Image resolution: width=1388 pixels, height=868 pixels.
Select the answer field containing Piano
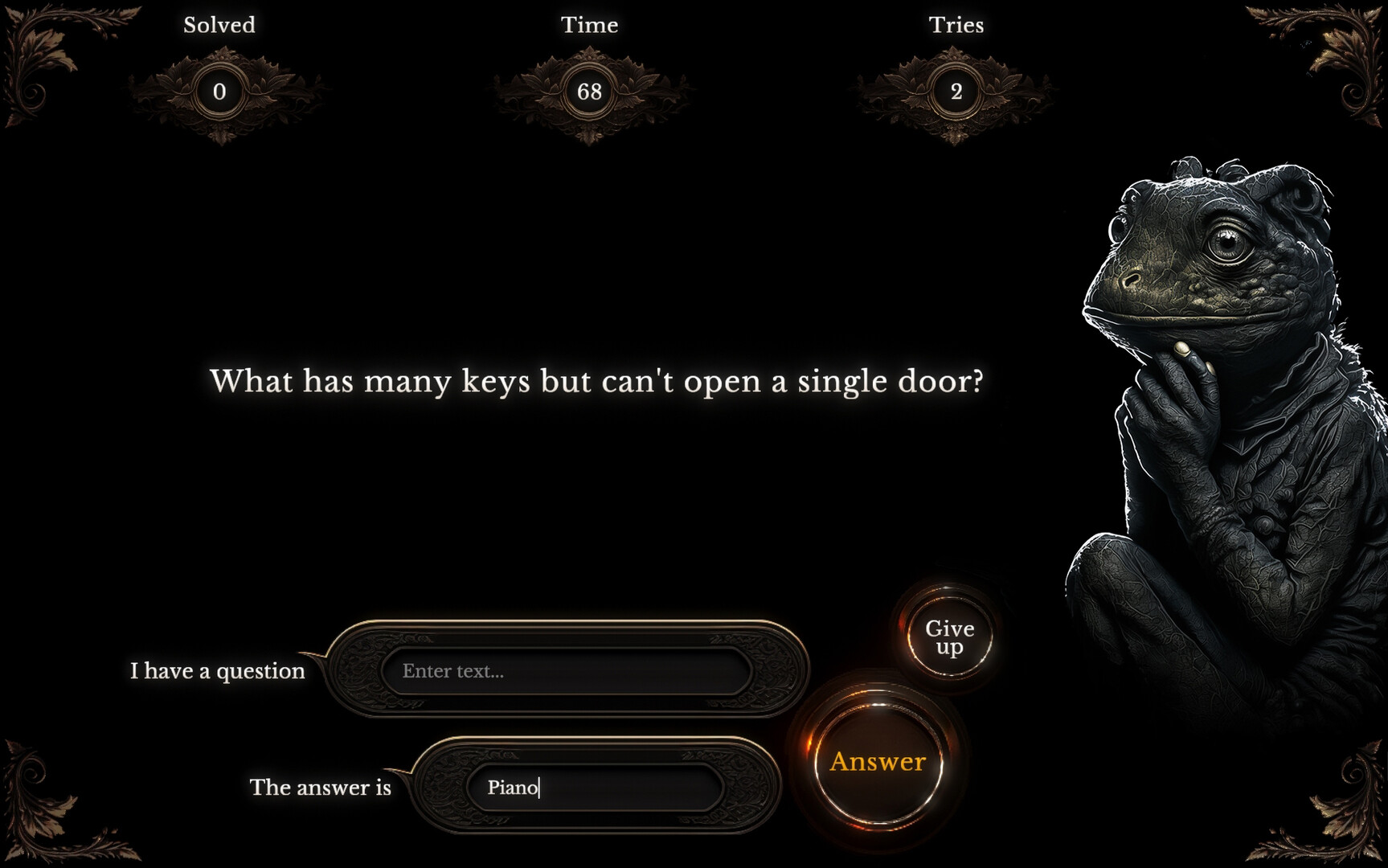tap(595, 788)
